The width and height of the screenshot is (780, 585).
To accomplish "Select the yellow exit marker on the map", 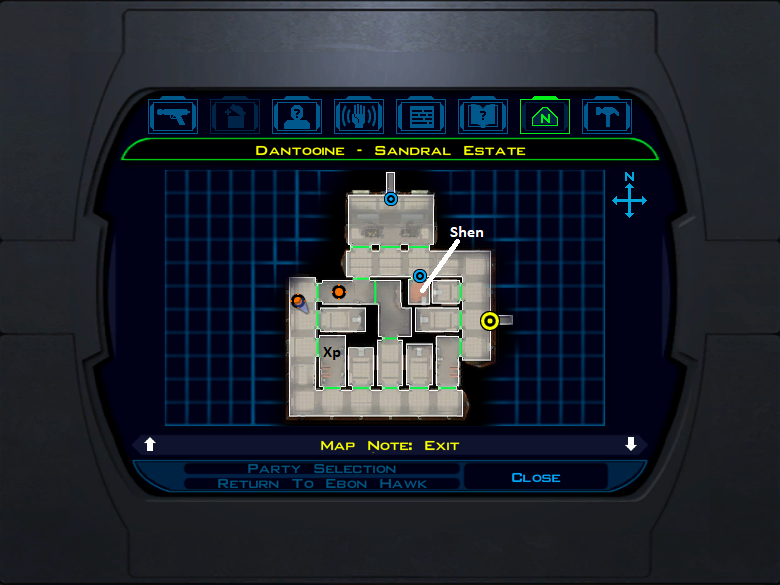I will point(490,321).
